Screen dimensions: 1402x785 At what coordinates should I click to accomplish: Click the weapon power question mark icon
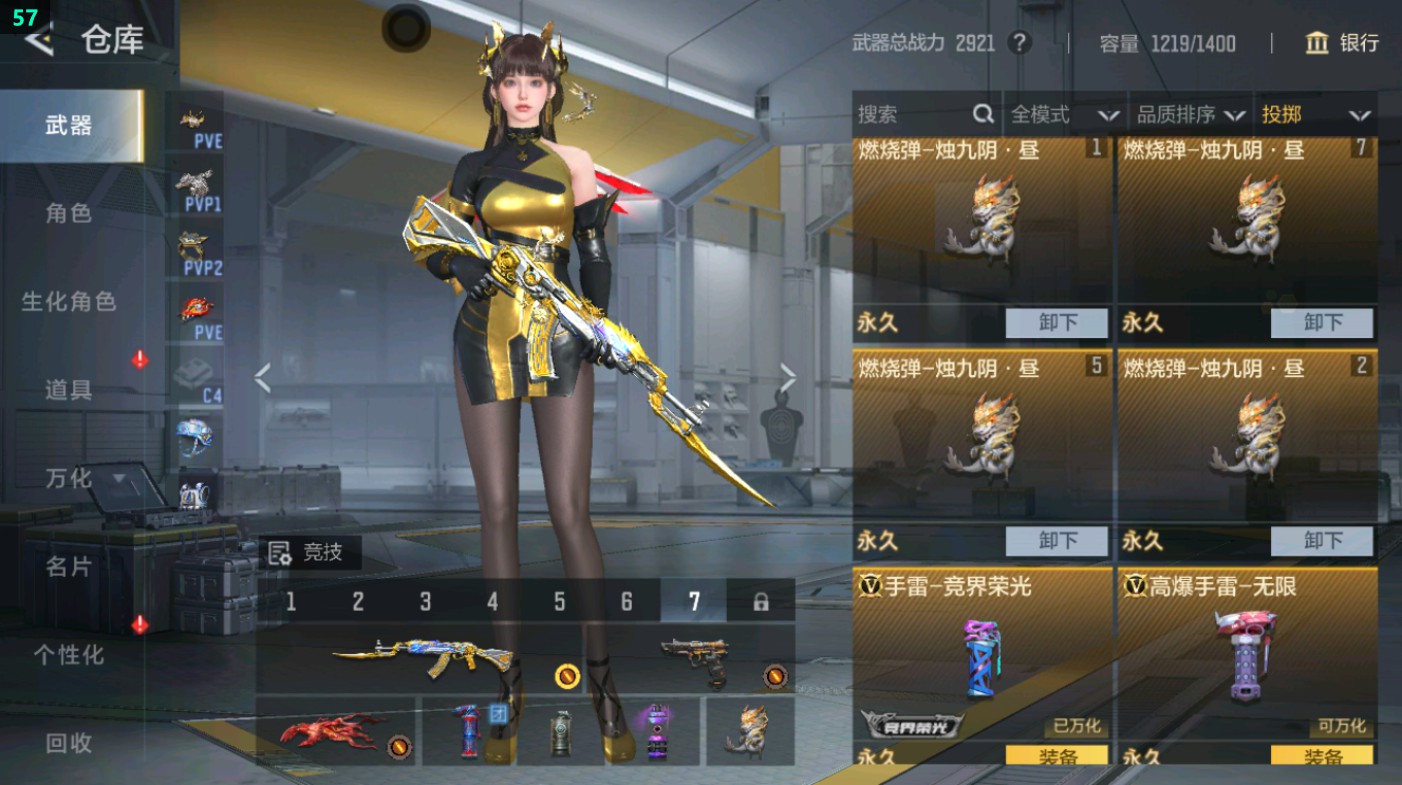[1021, 43]
